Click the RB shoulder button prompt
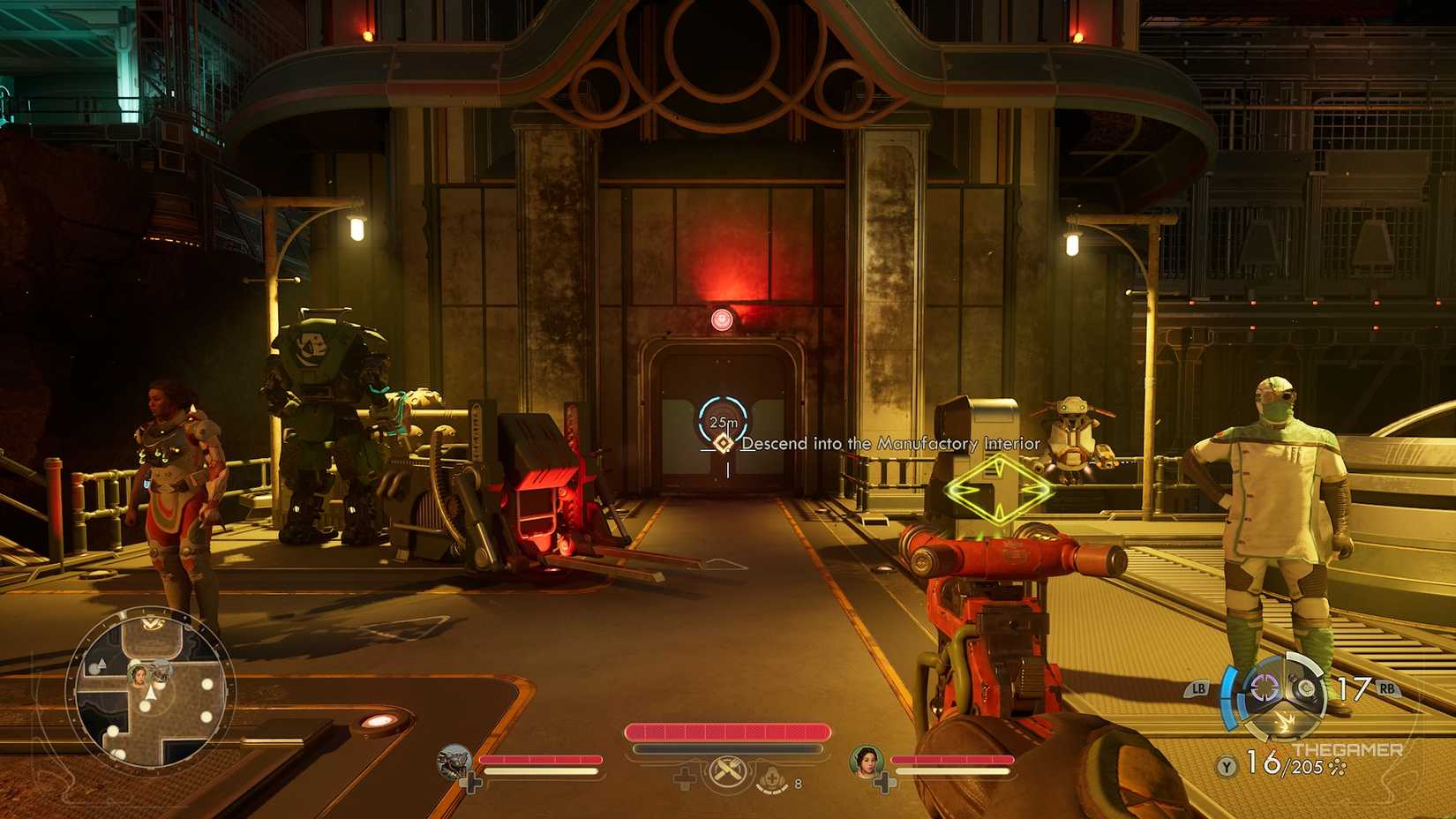The image size is (1456, 819). point(1387,688)
